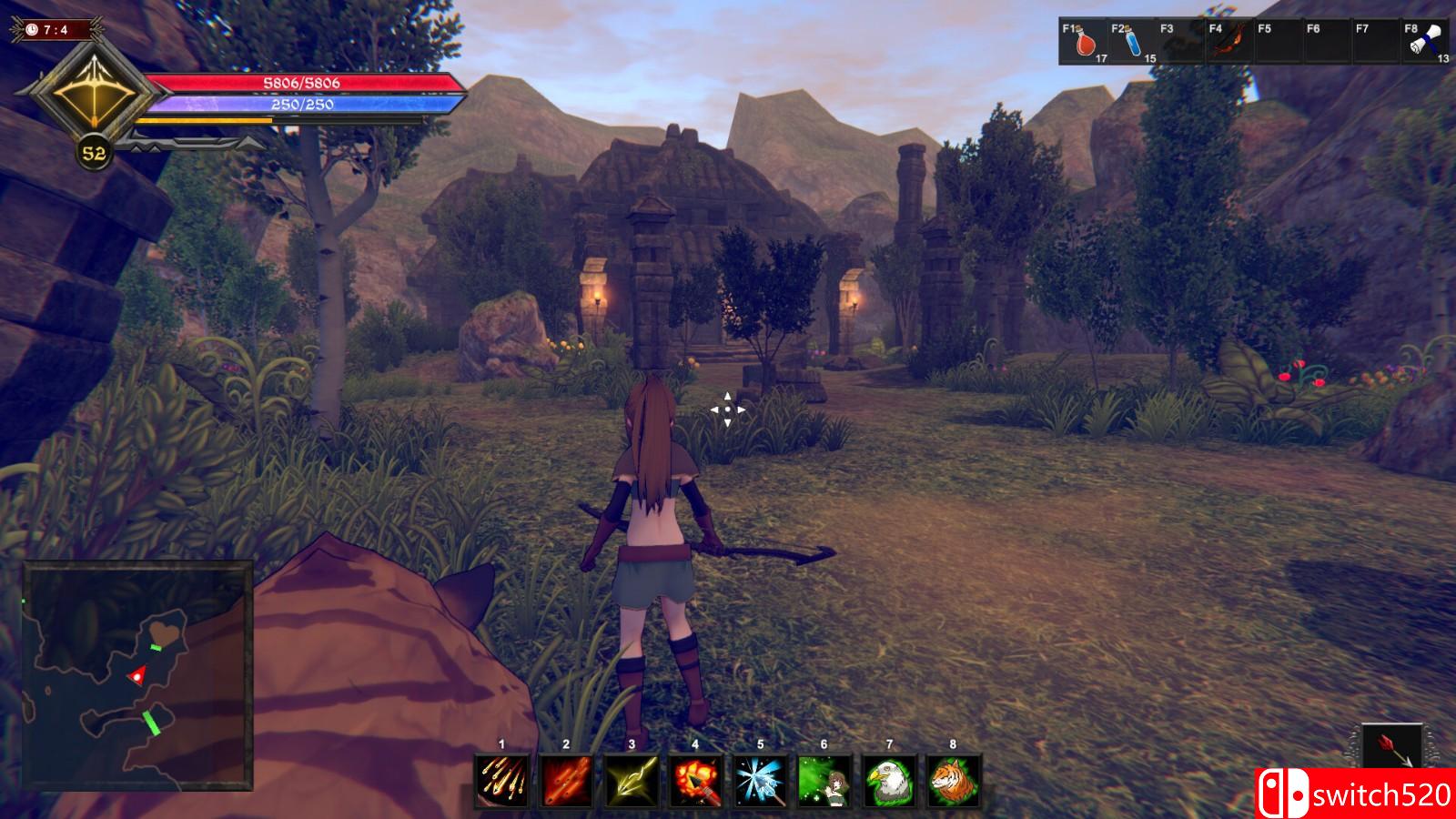
Task: Trigger the explosive arrow ability
Action: [x=695, y=781]
